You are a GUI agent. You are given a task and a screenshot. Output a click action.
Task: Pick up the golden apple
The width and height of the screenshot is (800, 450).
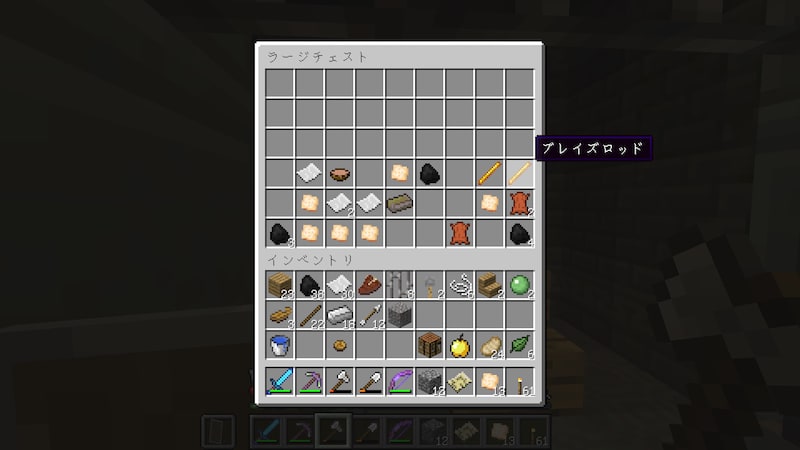pos(459,346)
